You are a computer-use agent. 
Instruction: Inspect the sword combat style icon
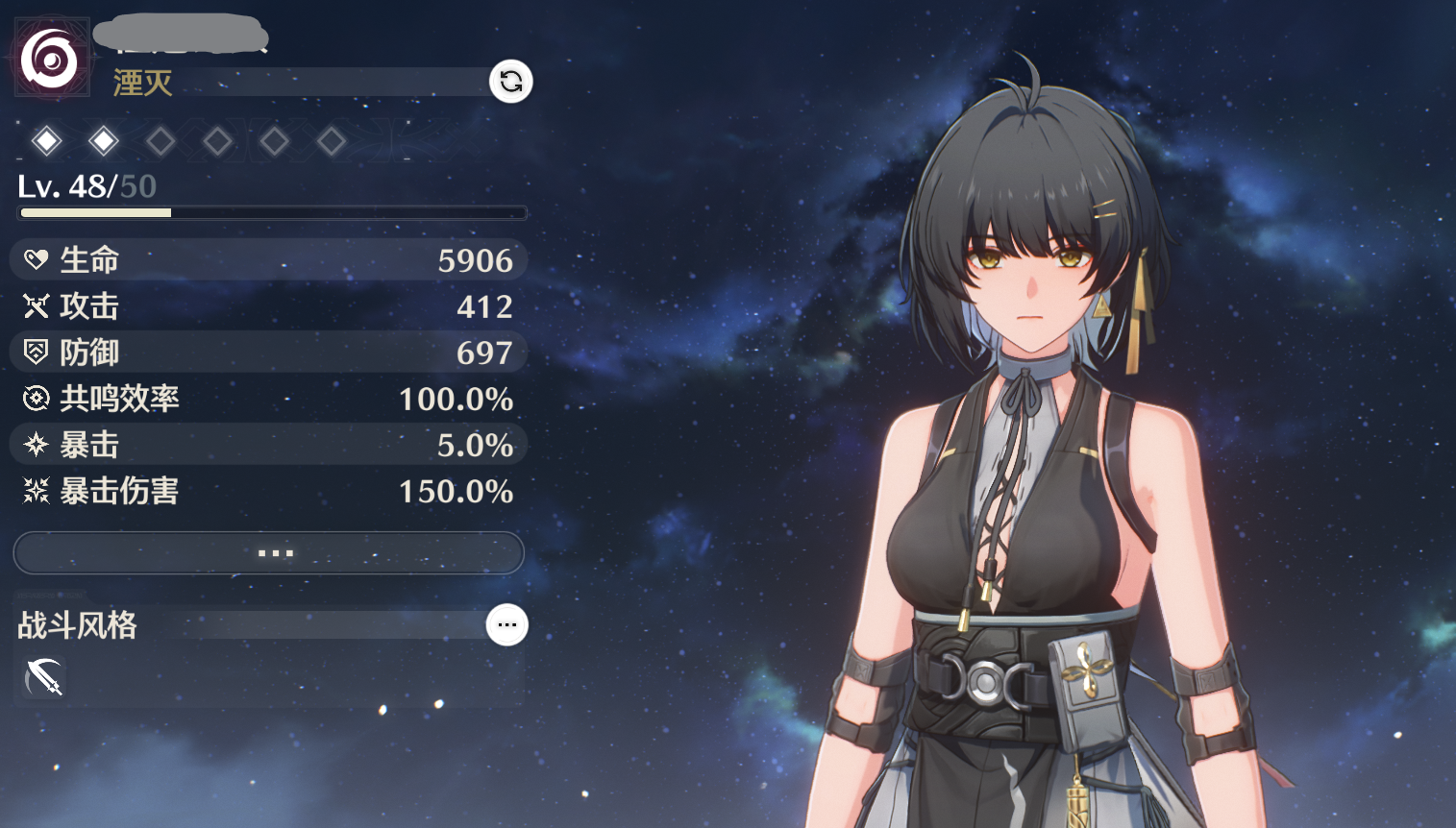[43, 678]
